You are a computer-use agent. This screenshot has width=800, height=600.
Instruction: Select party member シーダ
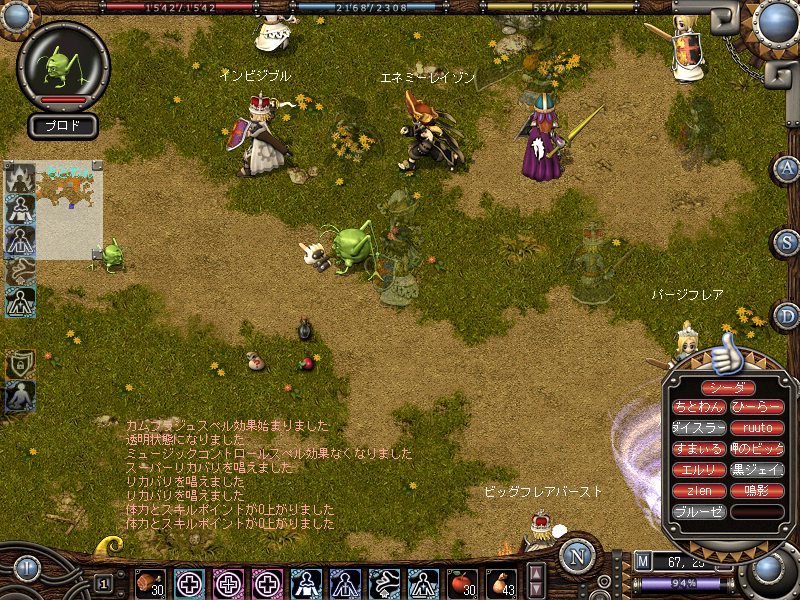[x=727, y=387]
